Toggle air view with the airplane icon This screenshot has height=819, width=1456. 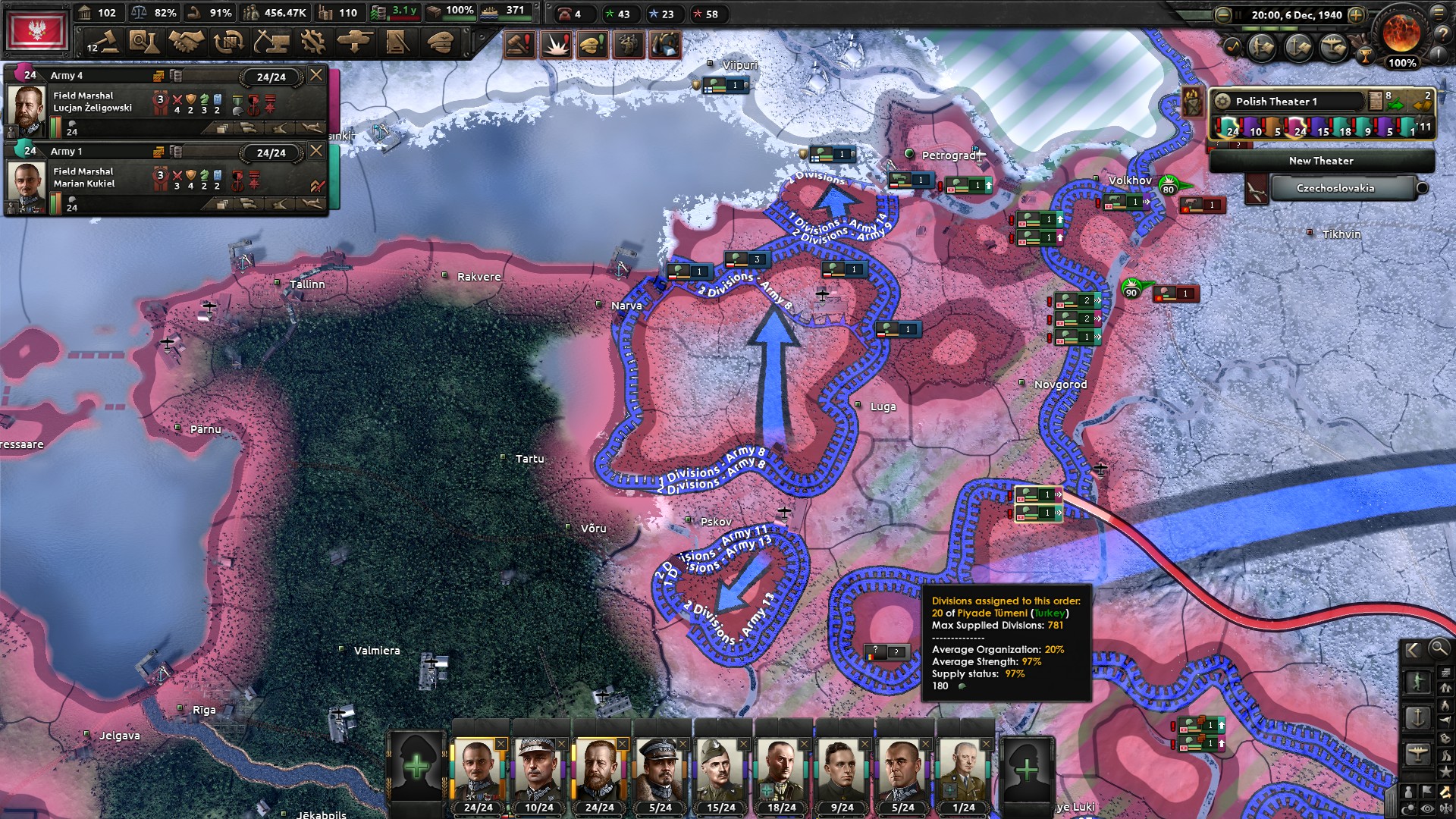(1418, 753)
